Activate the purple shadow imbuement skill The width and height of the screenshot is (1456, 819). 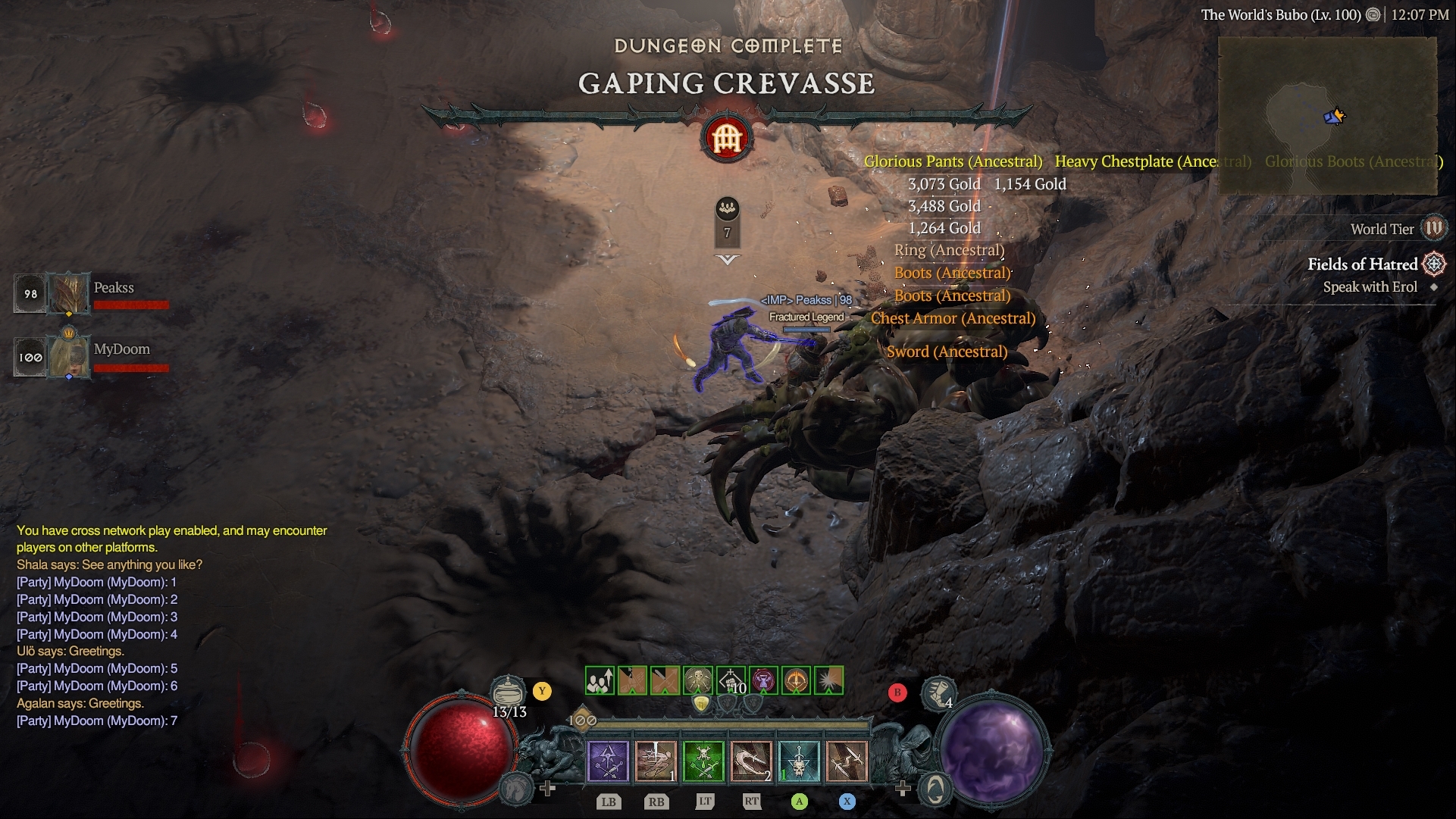point(608,761)
